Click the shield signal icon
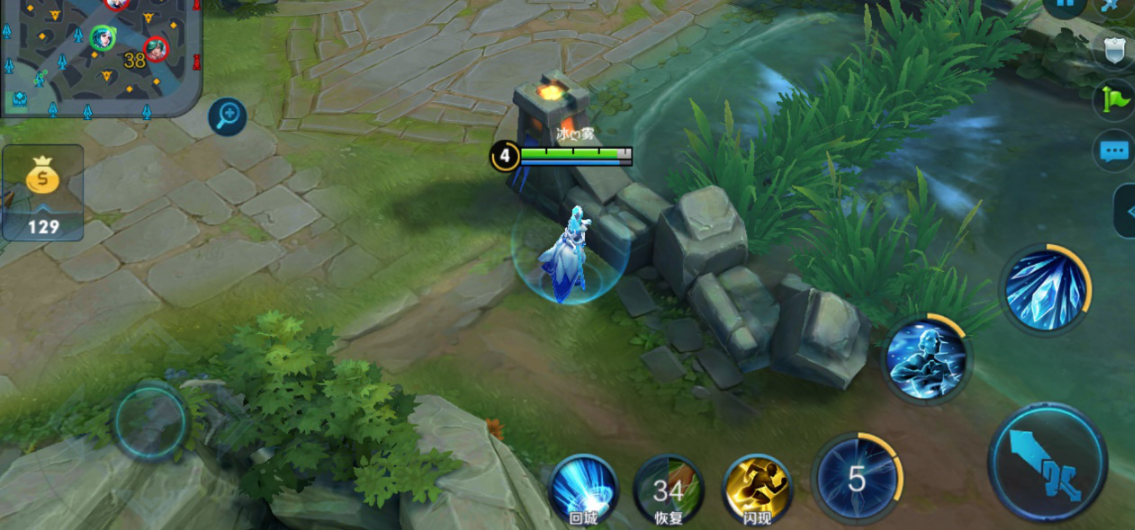The height and width of the screenshot is (530, 1135). pyautogui.click(x=1113, y=50)
